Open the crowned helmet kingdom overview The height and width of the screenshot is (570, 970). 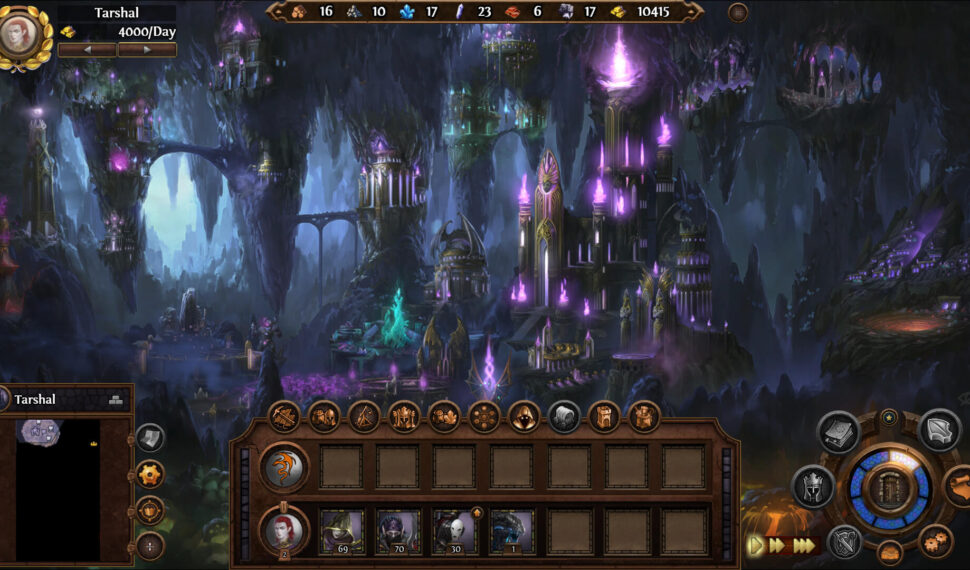pyautogui.click(x=814, y=487)
